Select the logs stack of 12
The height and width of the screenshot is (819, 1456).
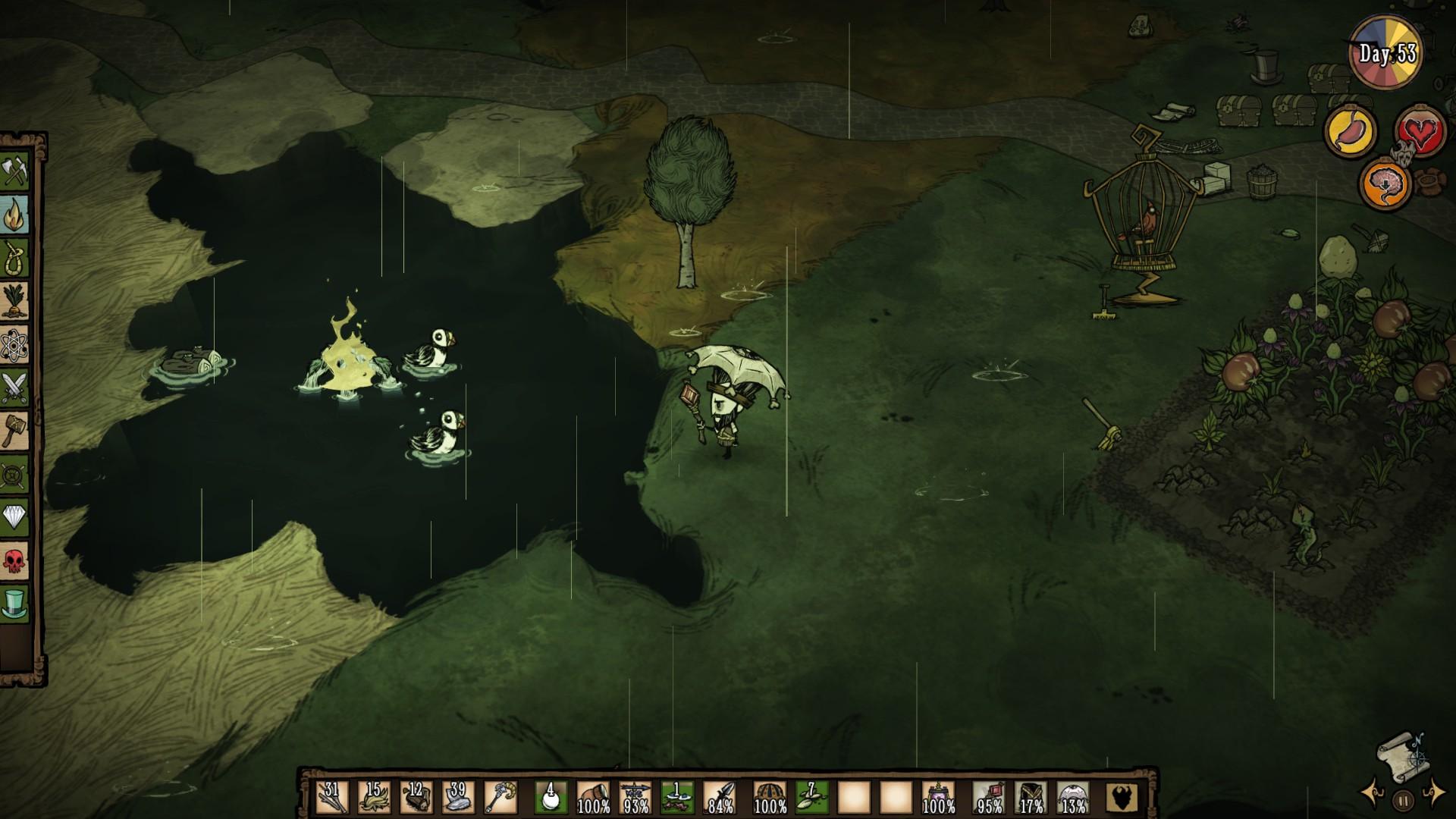[416, 797]
